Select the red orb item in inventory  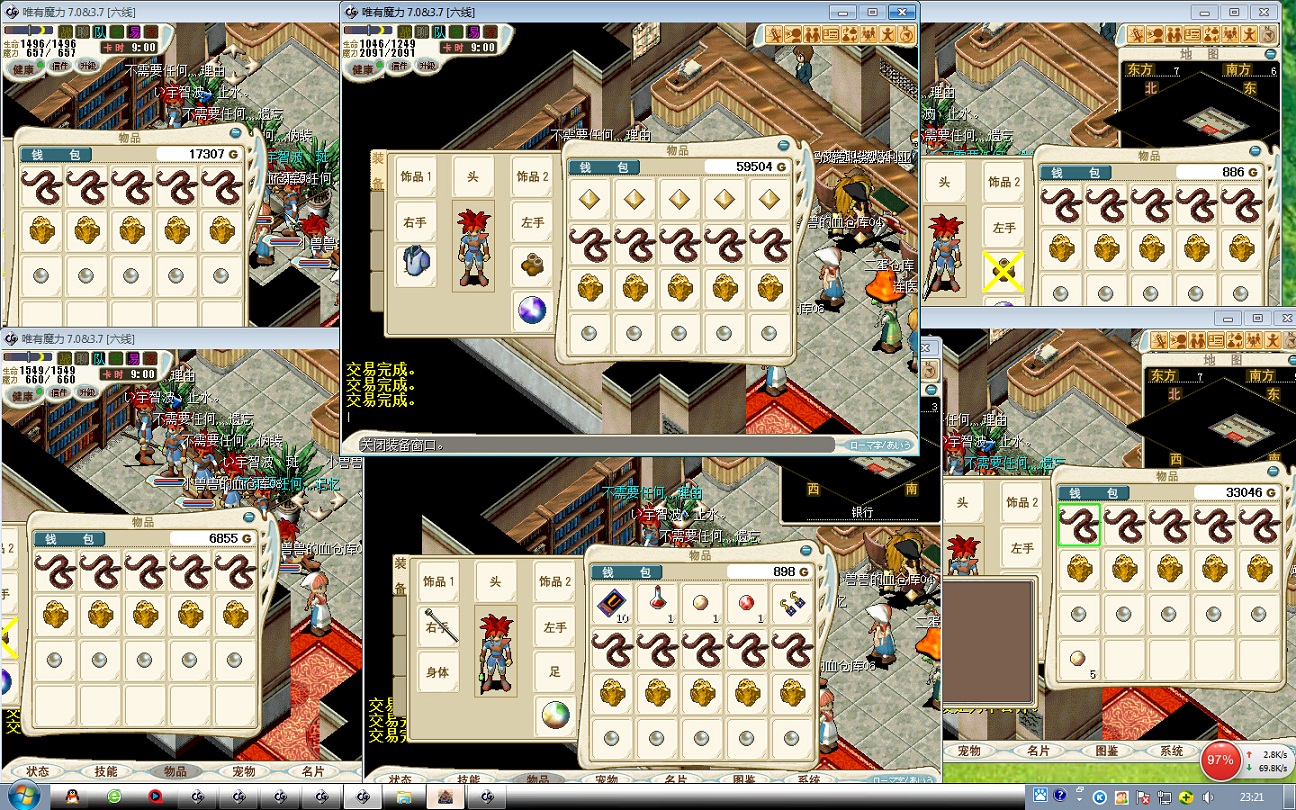(x=748, y=603)
